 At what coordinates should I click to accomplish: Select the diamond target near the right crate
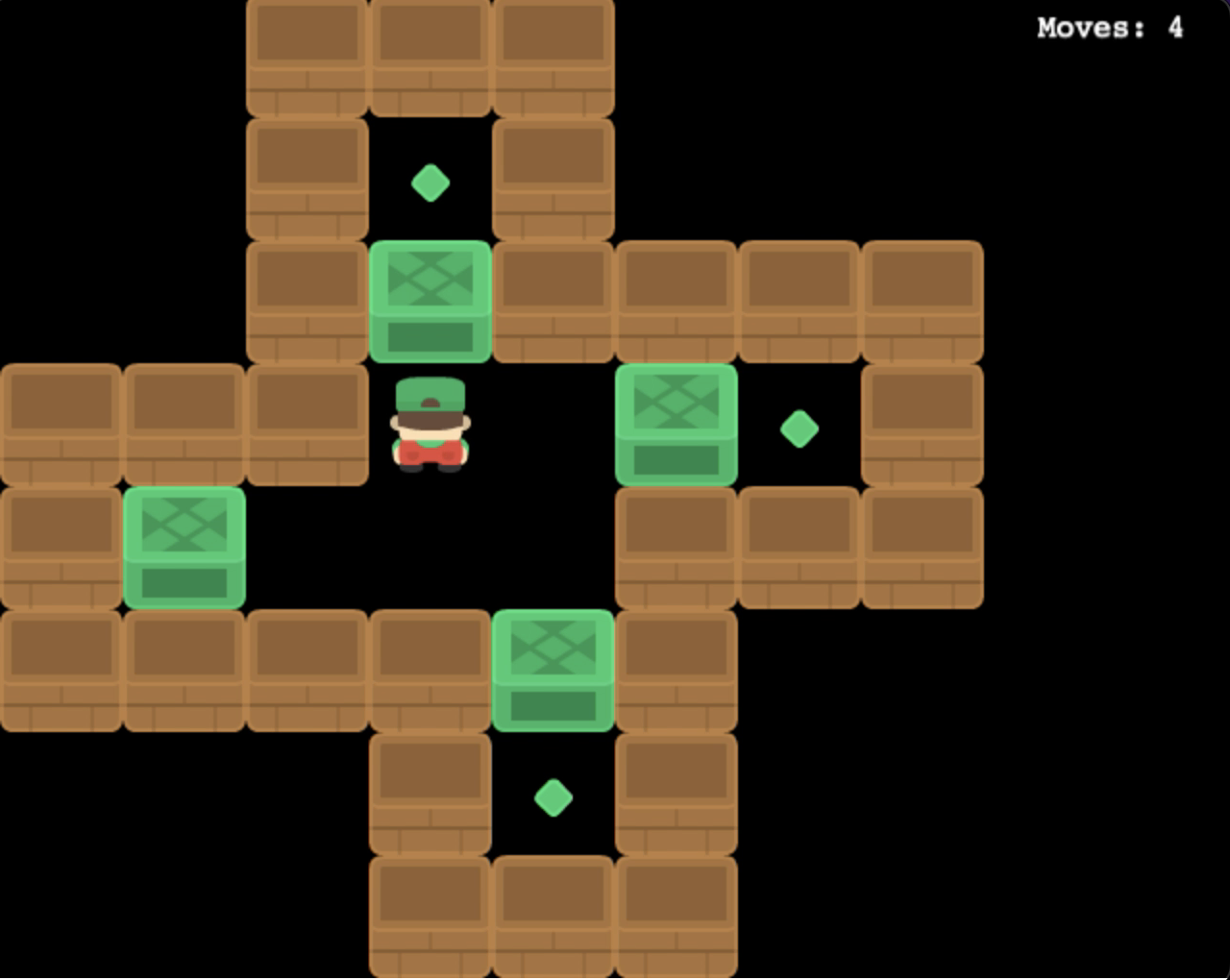(x=799, y=428)
